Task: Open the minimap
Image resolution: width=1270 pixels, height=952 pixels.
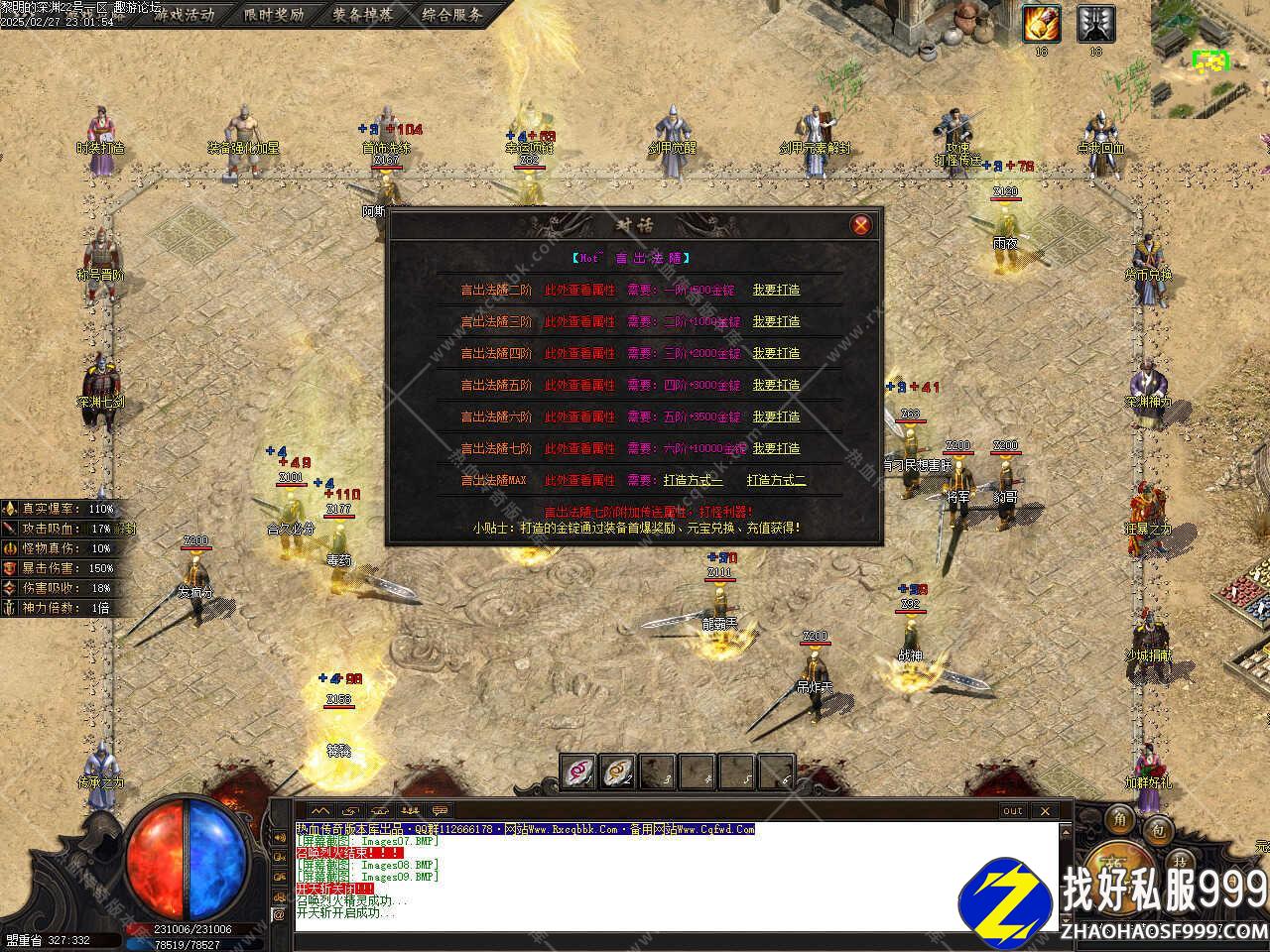Action: point(1209,59)
